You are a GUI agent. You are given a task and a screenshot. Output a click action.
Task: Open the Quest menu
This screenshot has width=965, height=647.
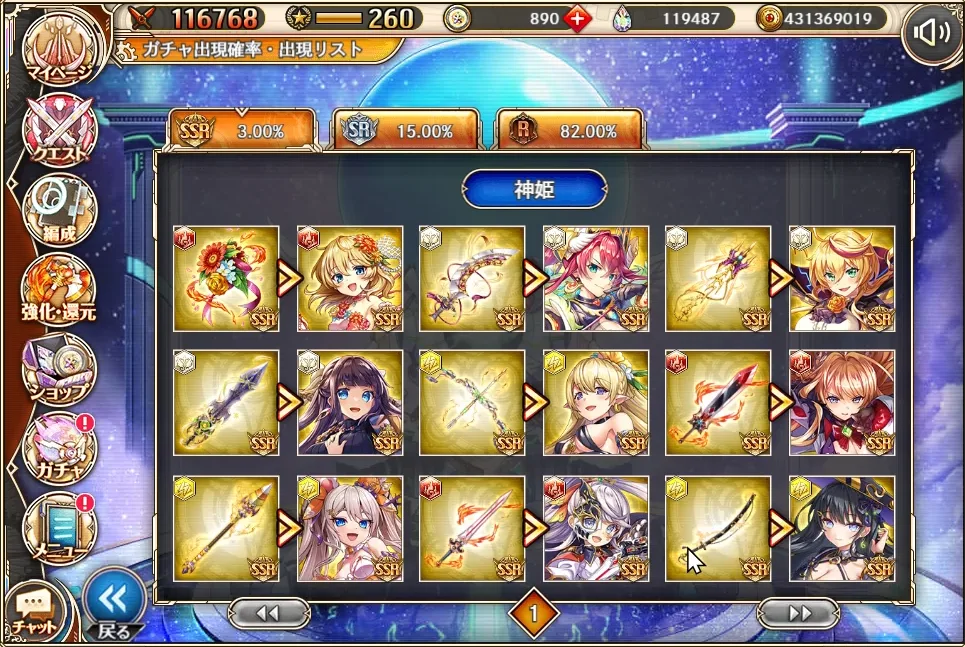[x=58, y=131]
